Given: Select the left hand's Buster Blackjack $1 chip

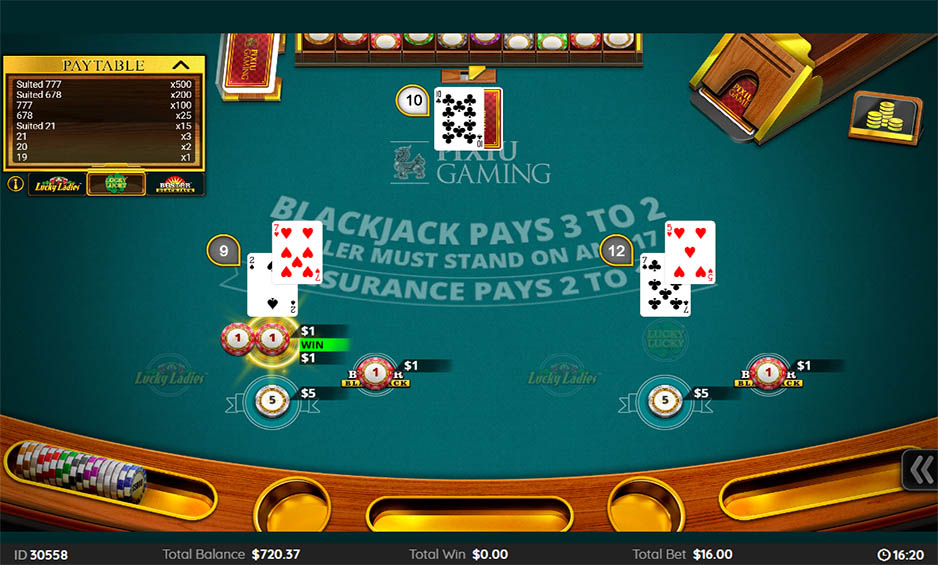Looking at the screenshot, I should (x=373, y=374).
